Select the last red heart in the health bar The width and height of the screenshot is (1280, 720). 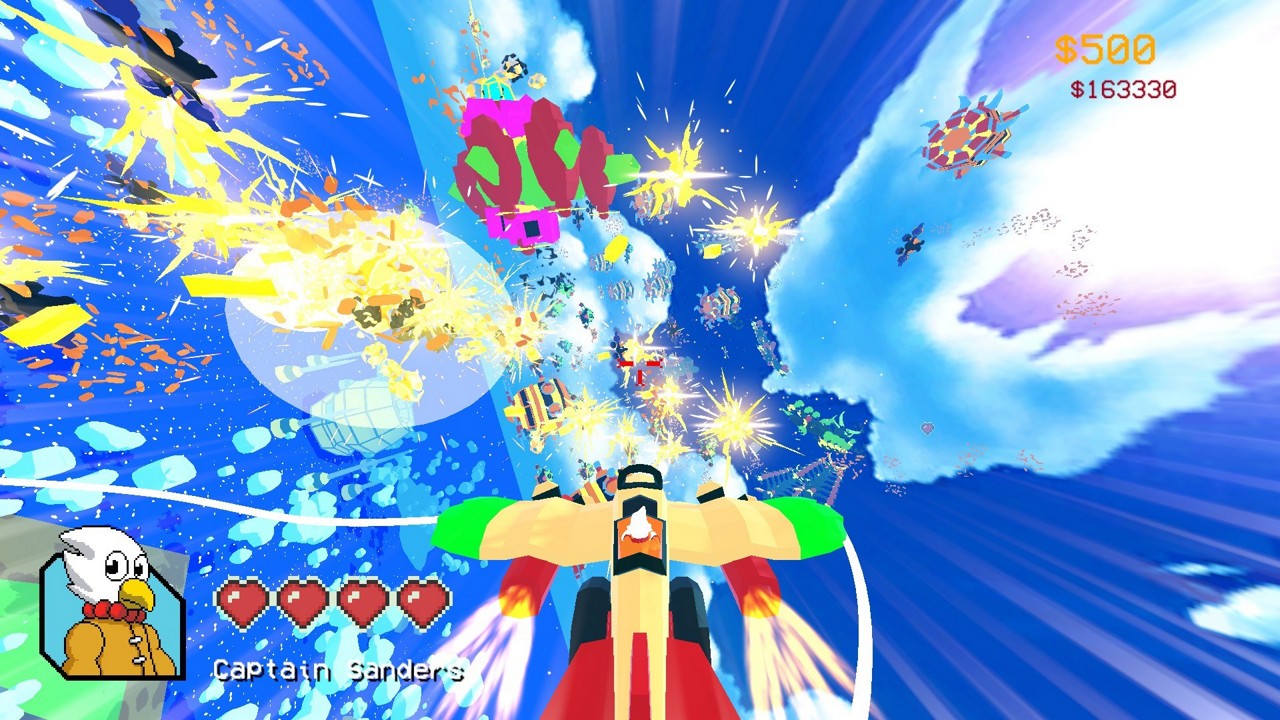424,602
